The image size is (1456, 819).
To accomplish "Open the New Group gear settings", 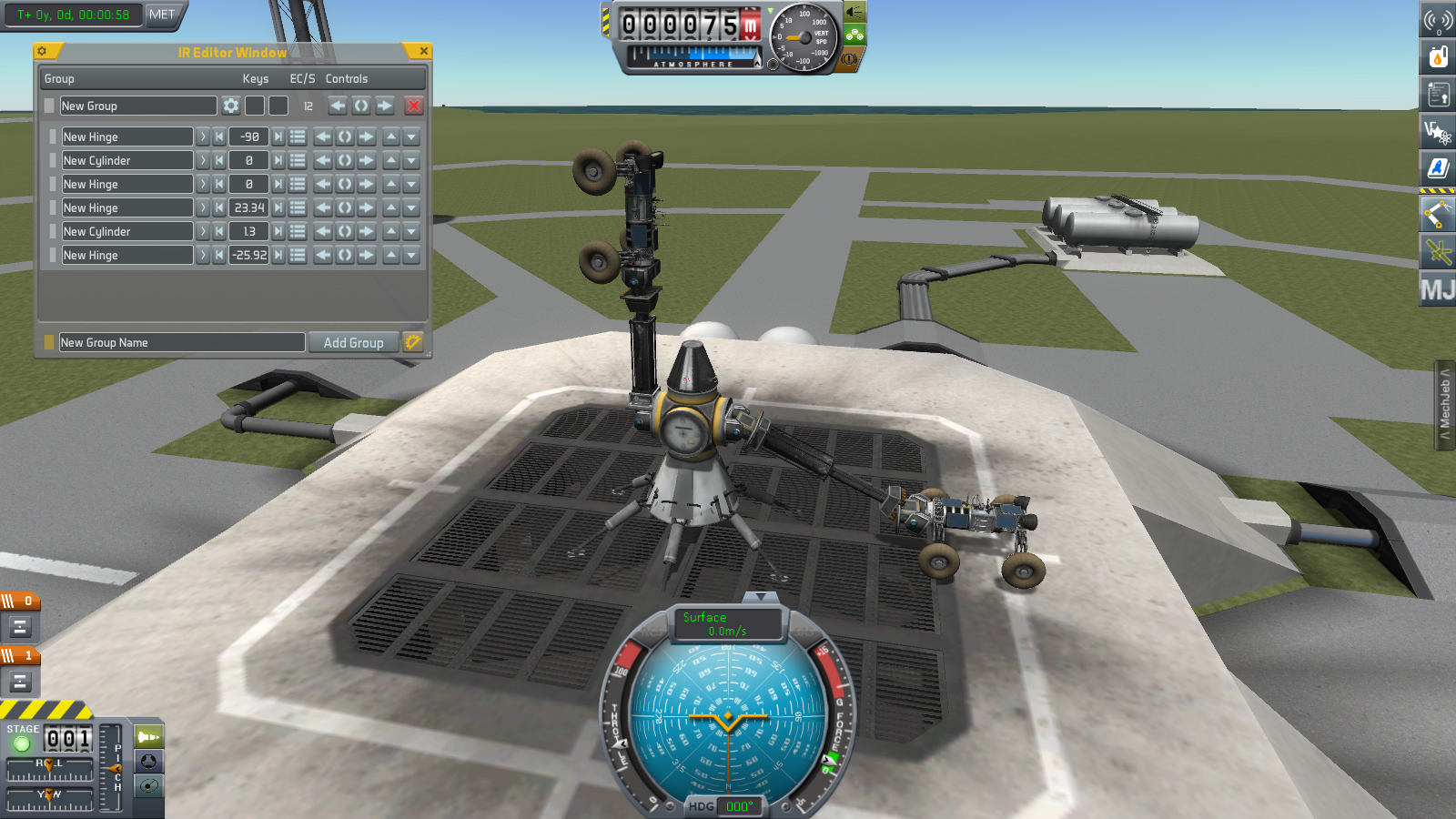I will (231, 106).
